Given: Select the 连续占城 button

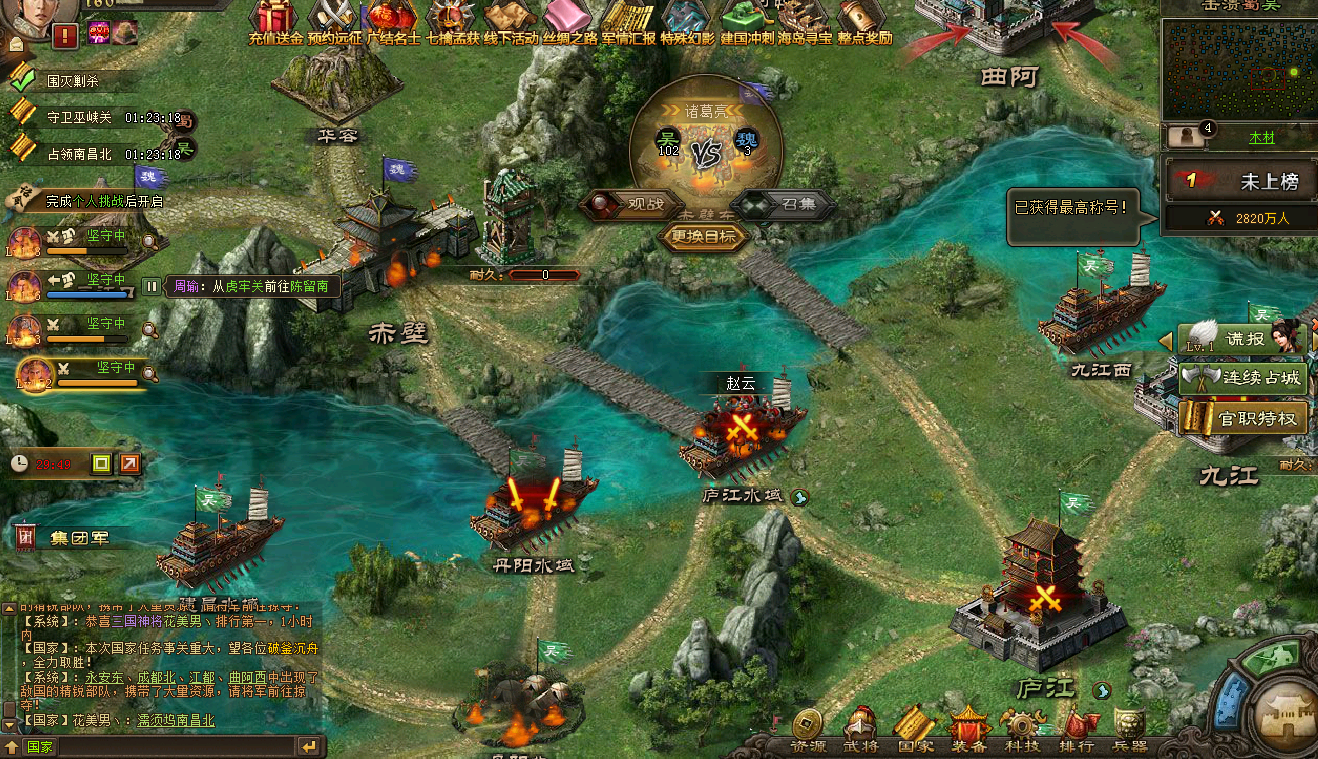Looking at the screenshot, I should pos(1244,379).
